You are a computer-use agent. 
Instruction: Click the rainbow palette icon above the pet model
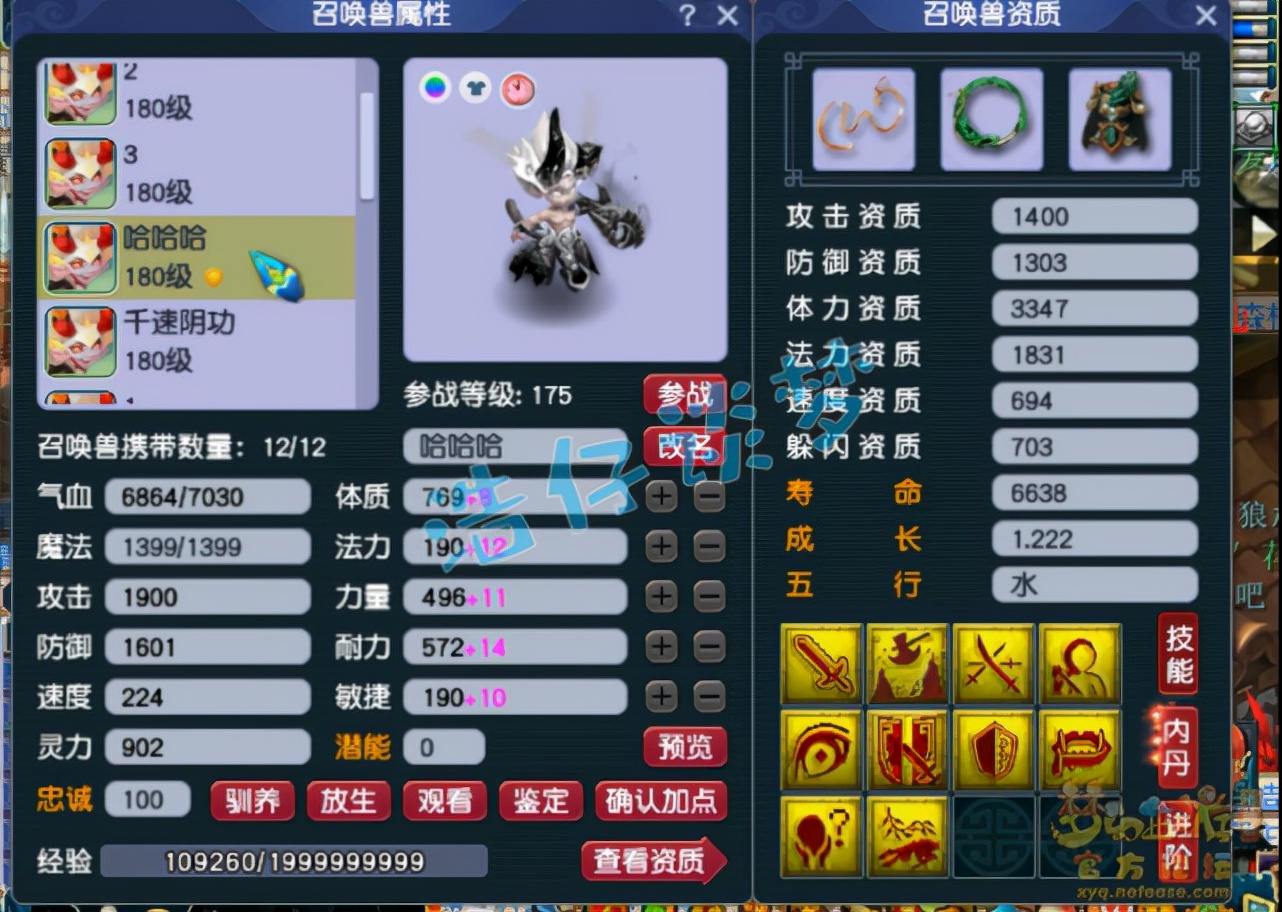pyautogui.click(x=433, y=89)
